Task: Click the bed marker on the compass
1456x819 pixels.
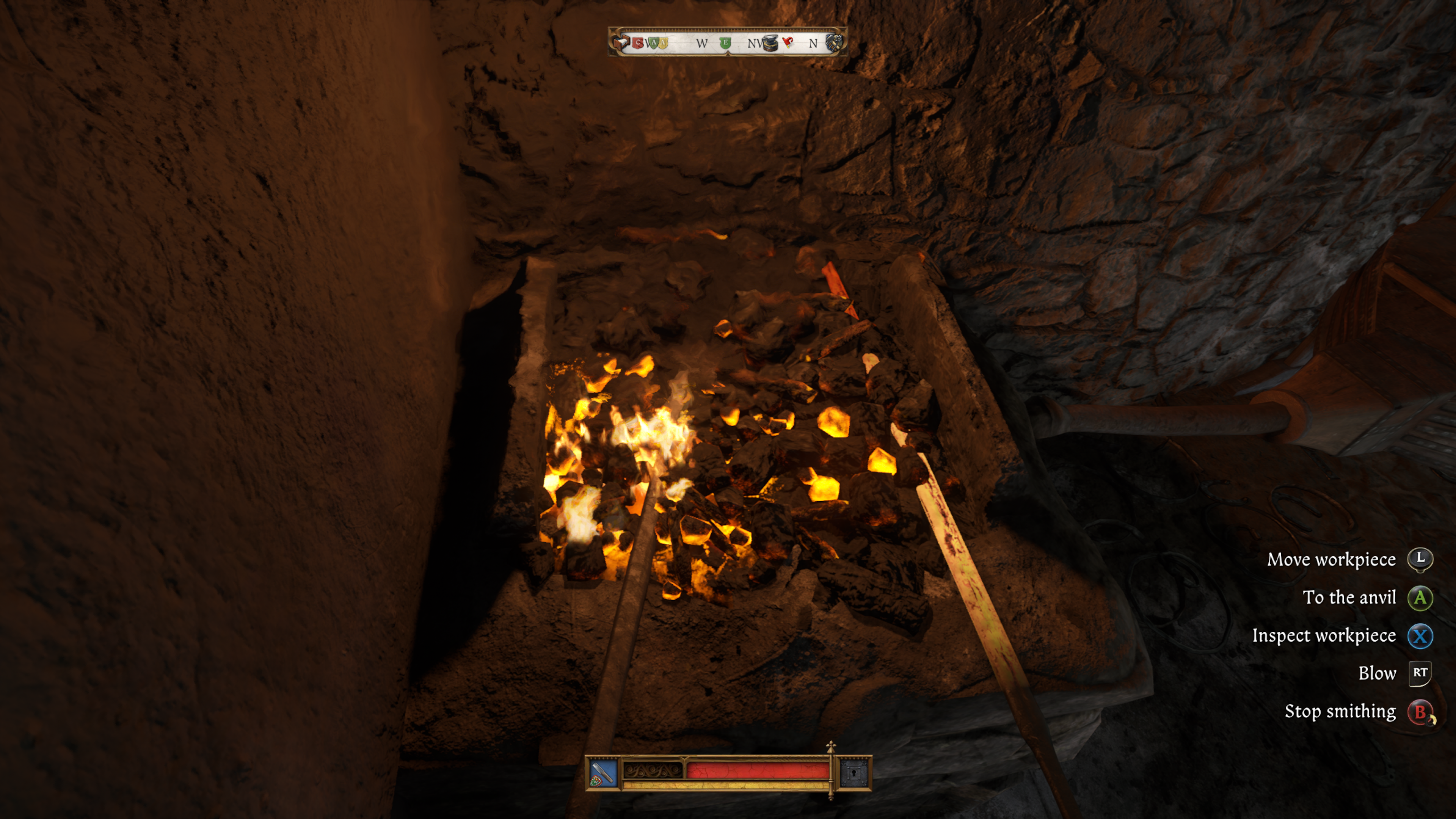Action: (622, 42)
